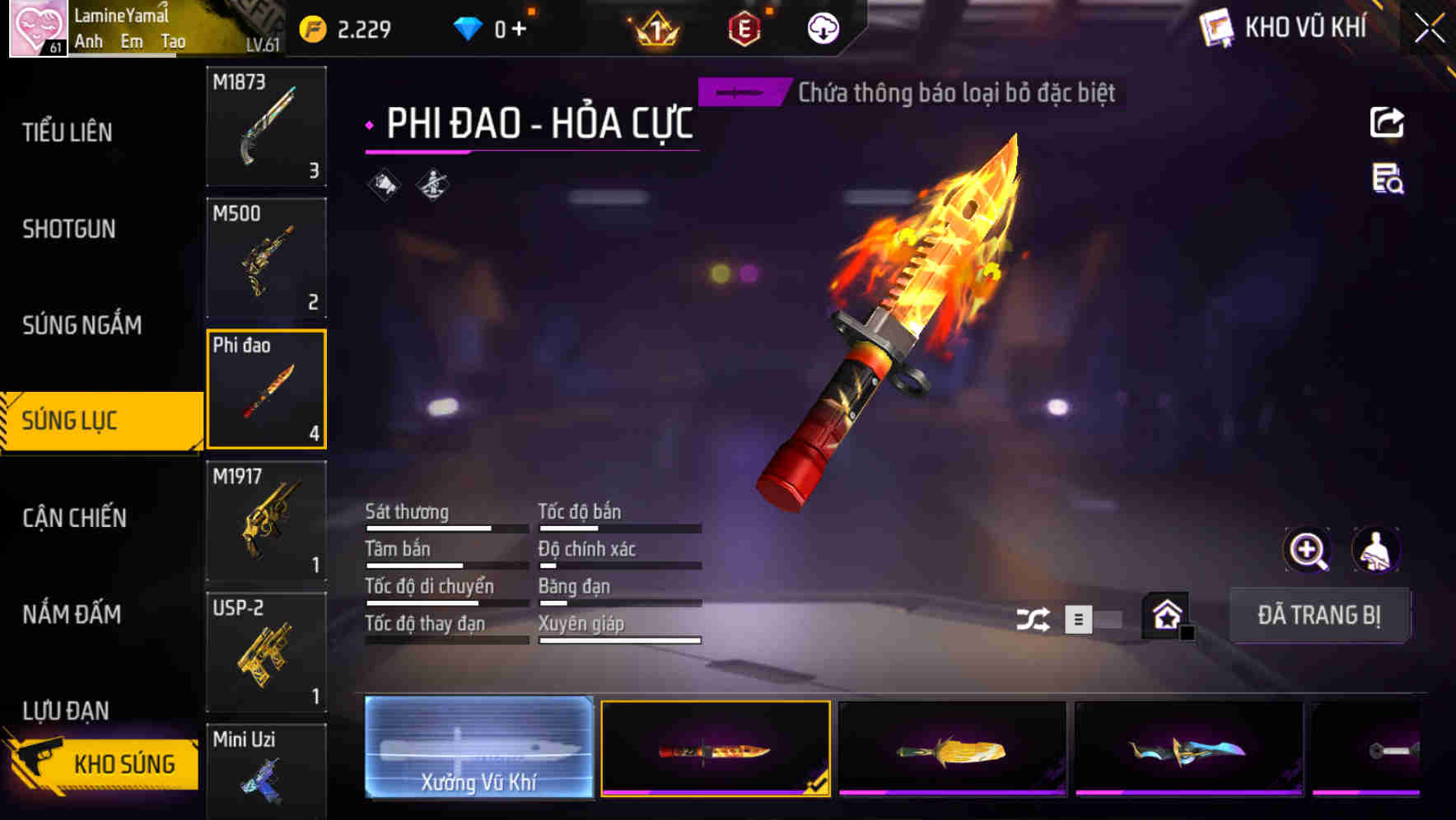This screenshot has width=1456, height=820.
Task: Click the cloud download icon
Action: pyautogui.click(x=822, y=28)
